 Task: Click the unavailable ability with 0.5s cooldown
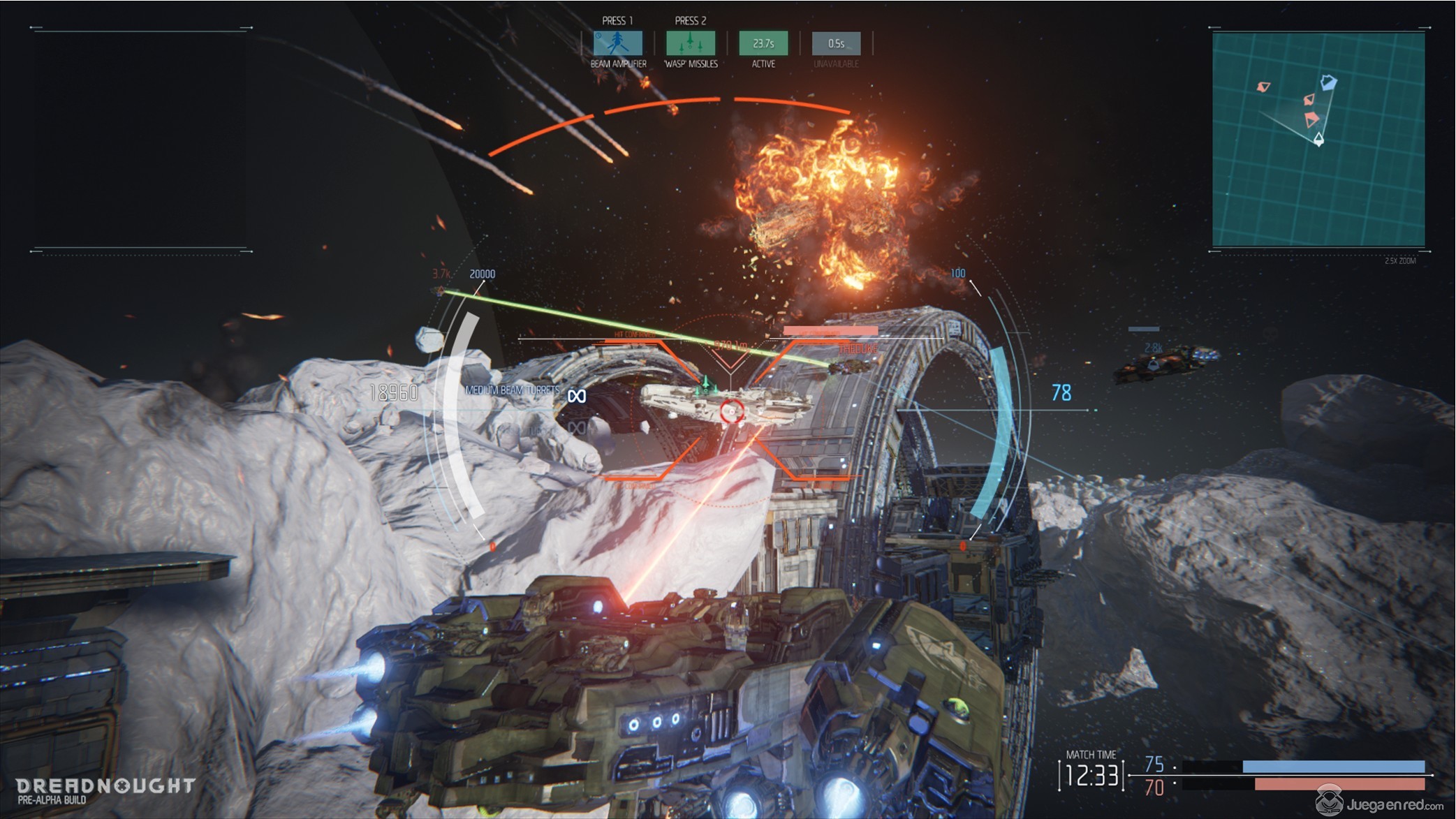[836, 43]
